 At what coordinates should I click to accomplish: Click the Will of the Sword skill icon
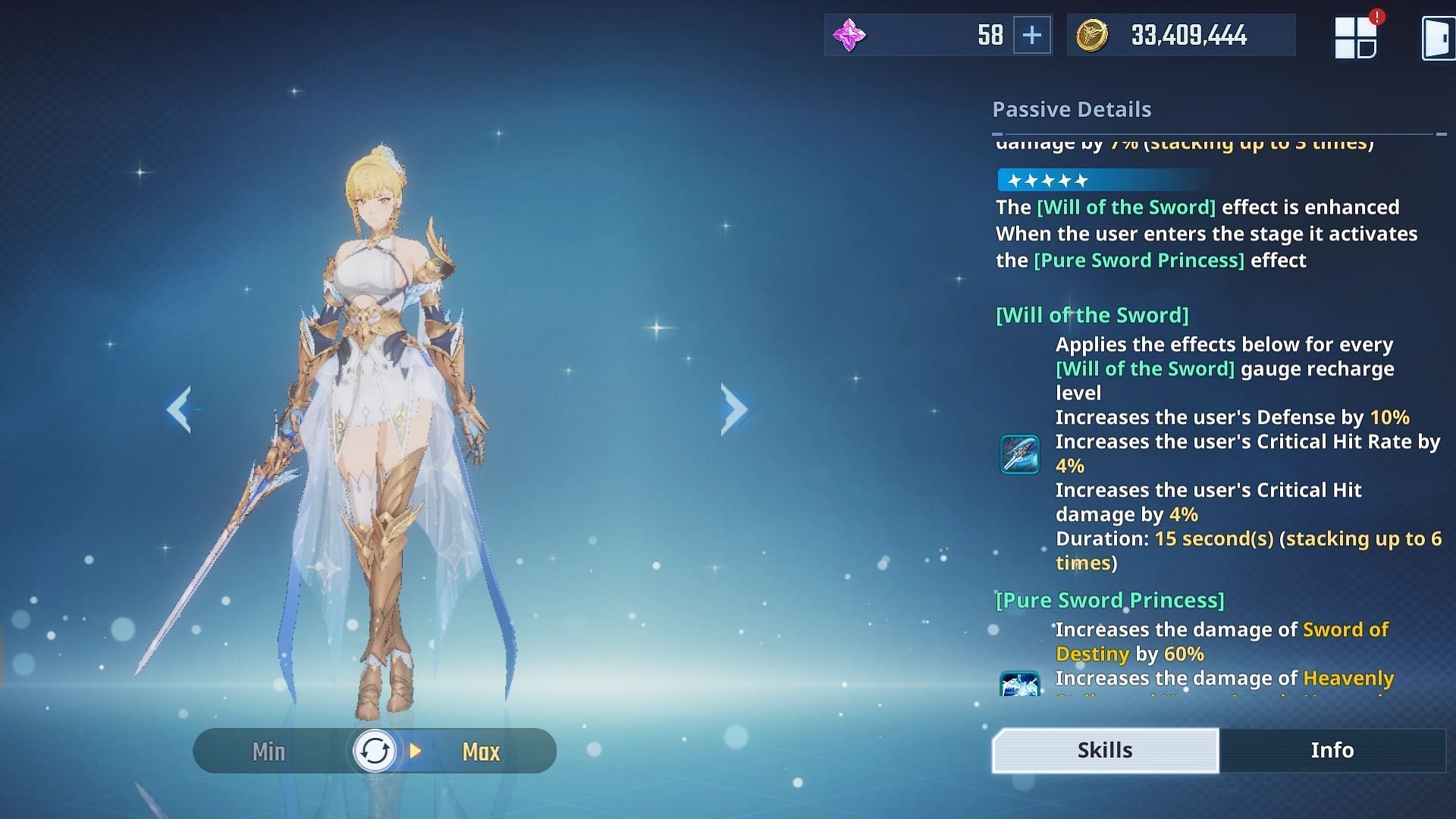click(1019, 454)
